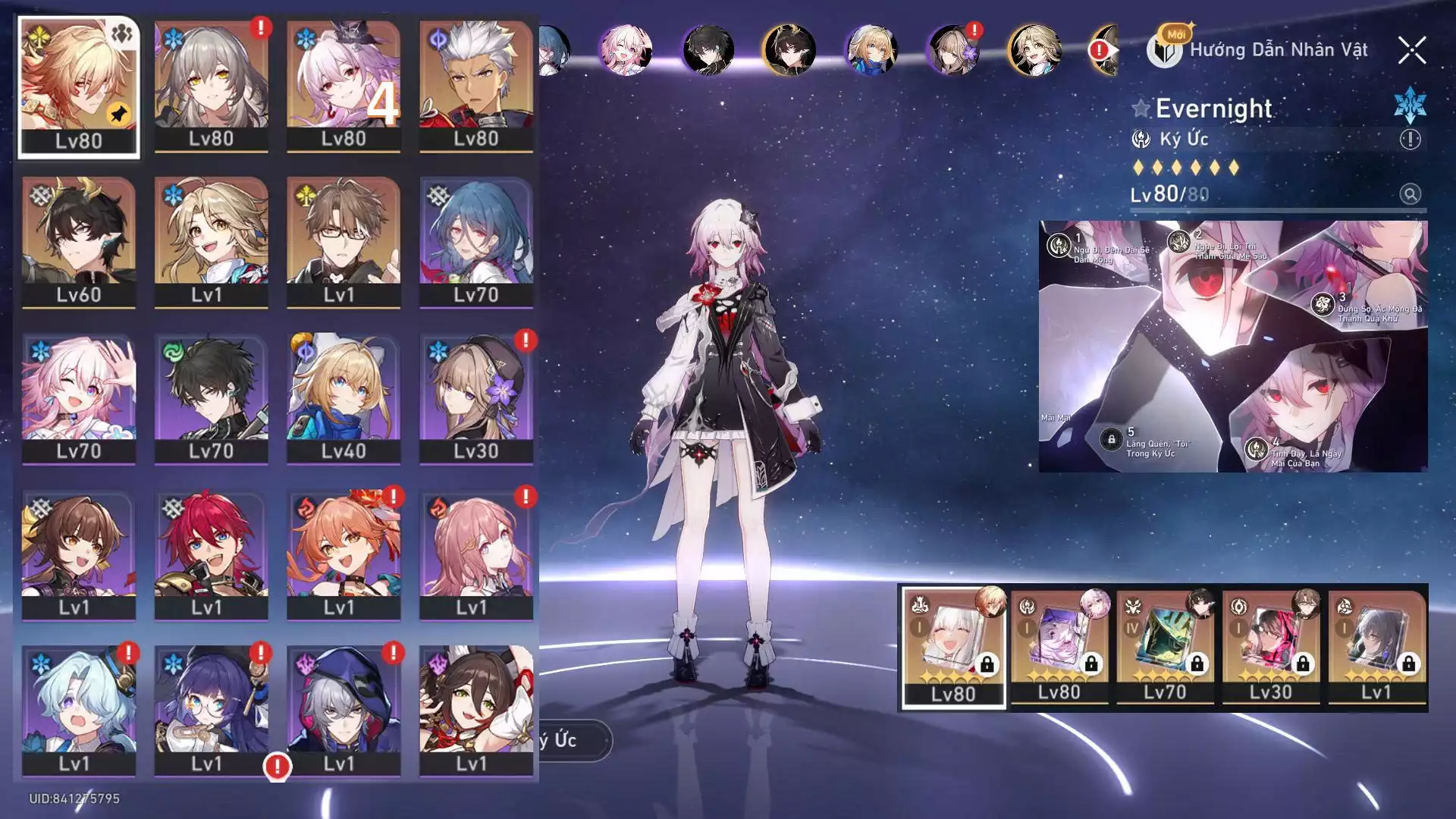Choose the white-haired Lv80 Archer portrait
This screenshot has height=819, width=1456.
476,86
